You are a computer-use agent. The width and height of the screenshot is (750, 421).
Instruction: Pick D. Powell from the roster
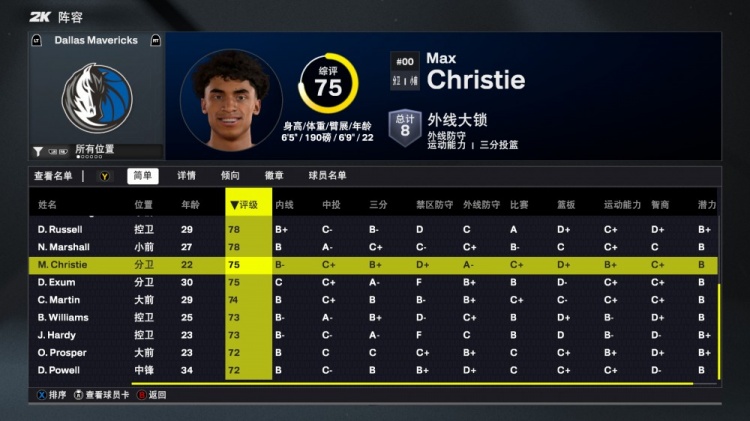[x=59, y=371]
